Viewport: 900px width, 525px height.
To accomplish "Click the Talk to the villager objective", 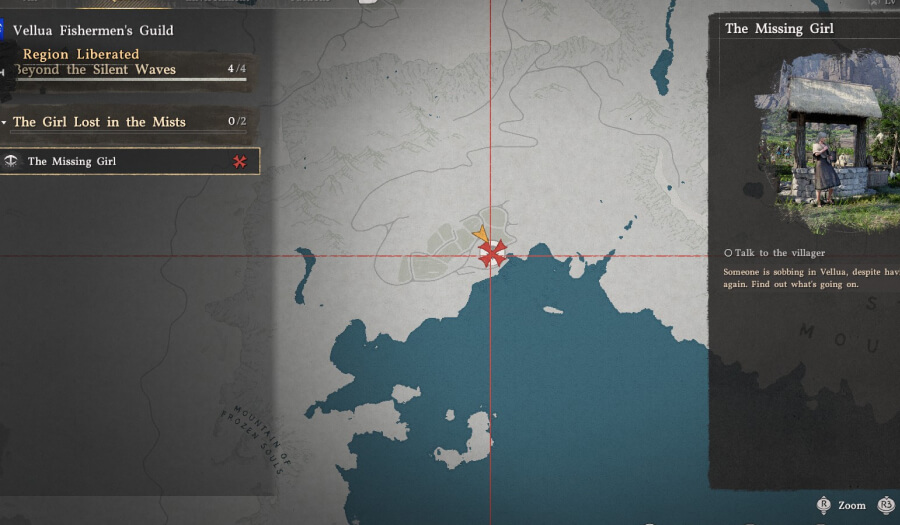I will 775,253.
